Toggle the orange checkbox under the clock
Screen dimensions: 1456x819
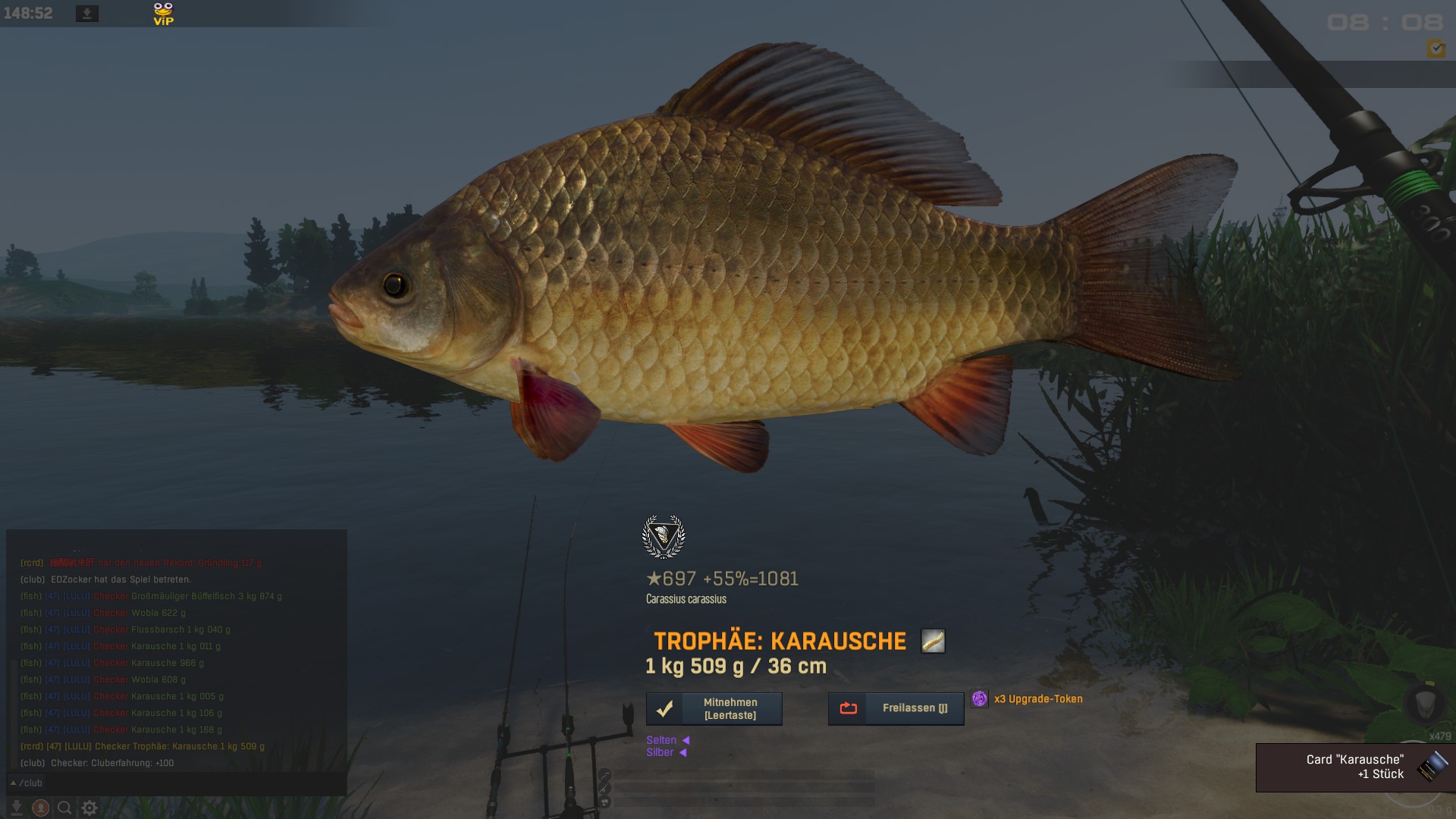1436,49
